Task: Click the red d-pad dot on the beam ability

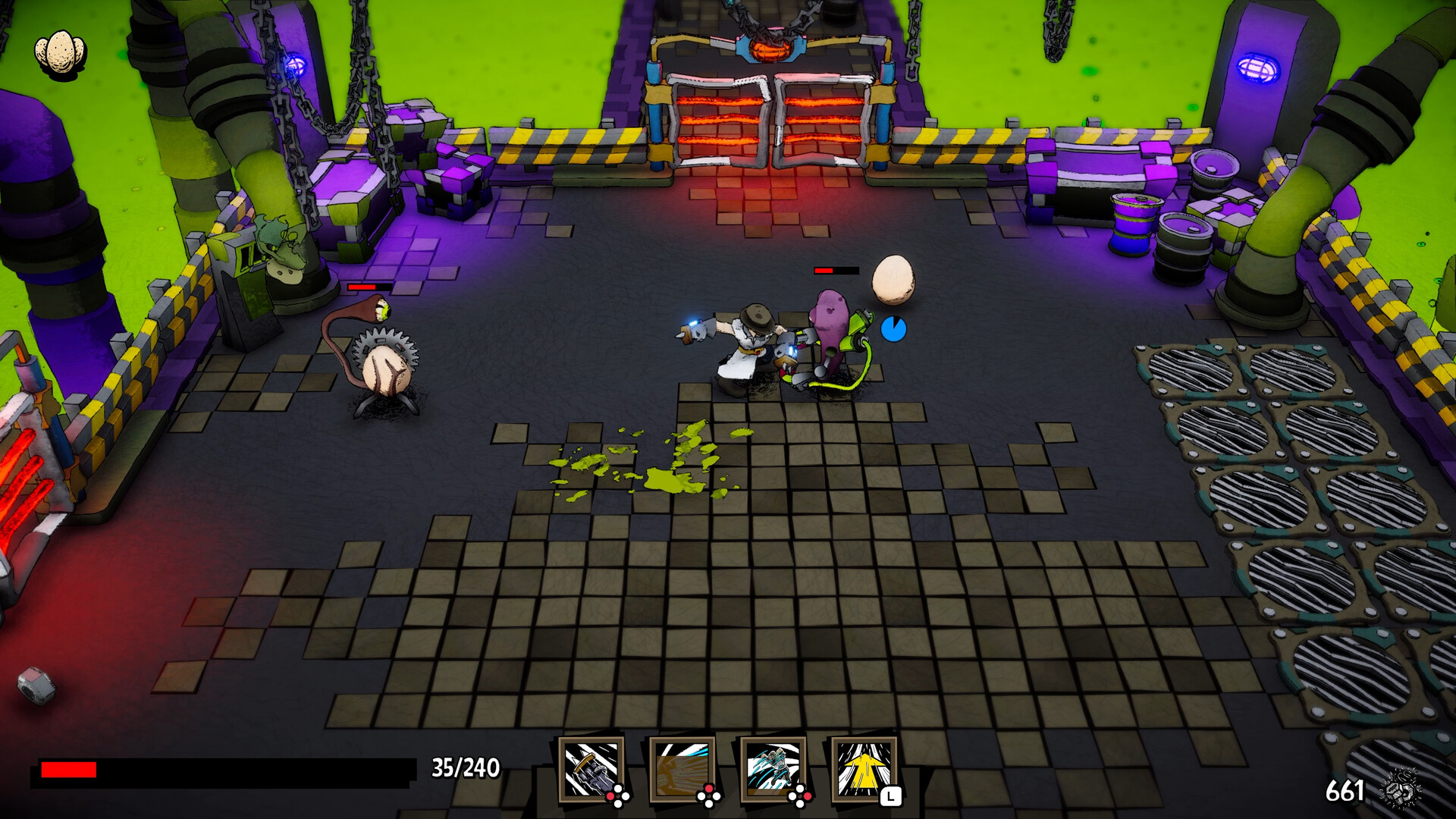Action: tap(709, 790)
